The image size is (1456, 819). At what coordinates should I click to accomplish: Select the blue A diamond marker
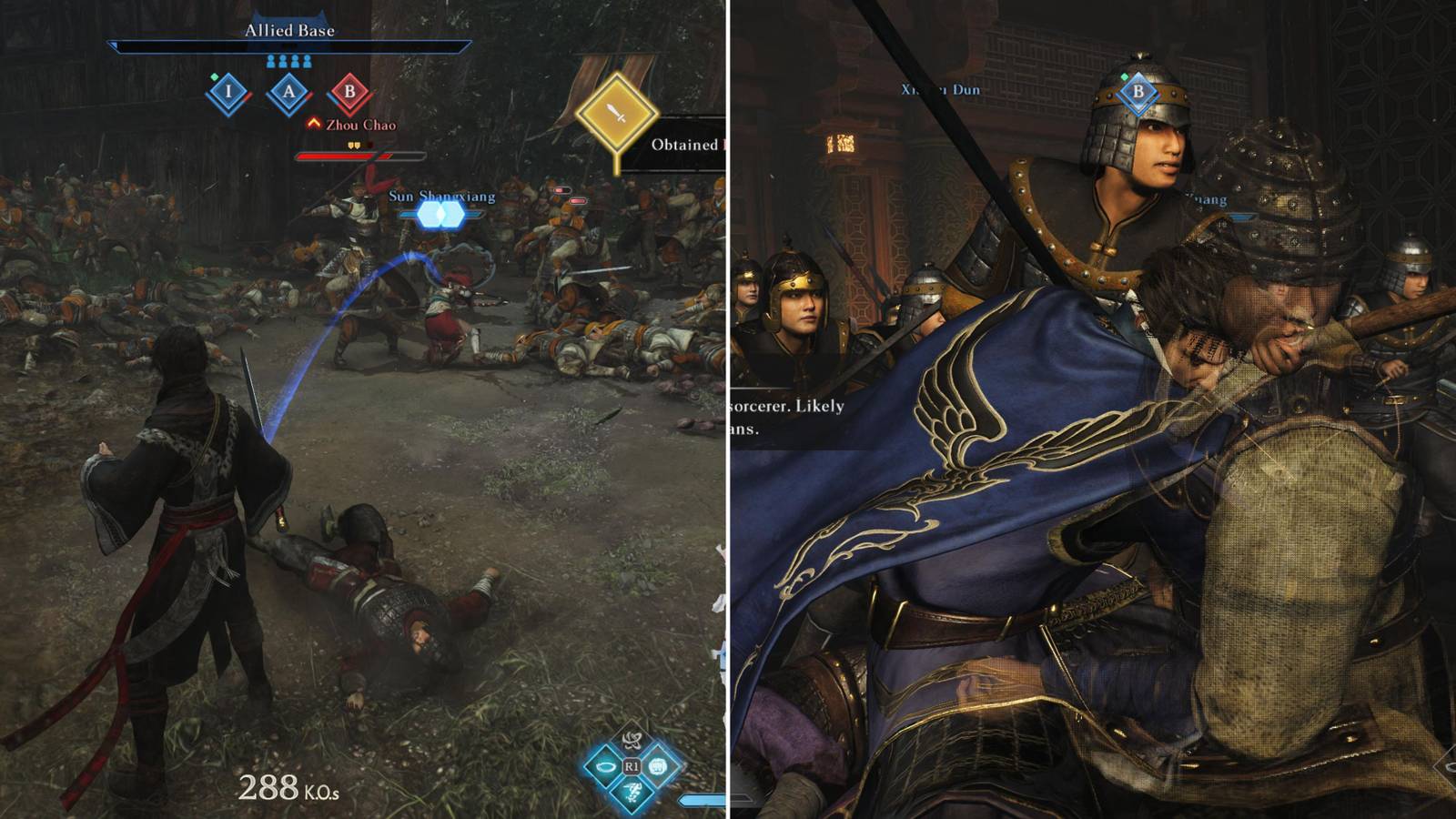(290, 90)
